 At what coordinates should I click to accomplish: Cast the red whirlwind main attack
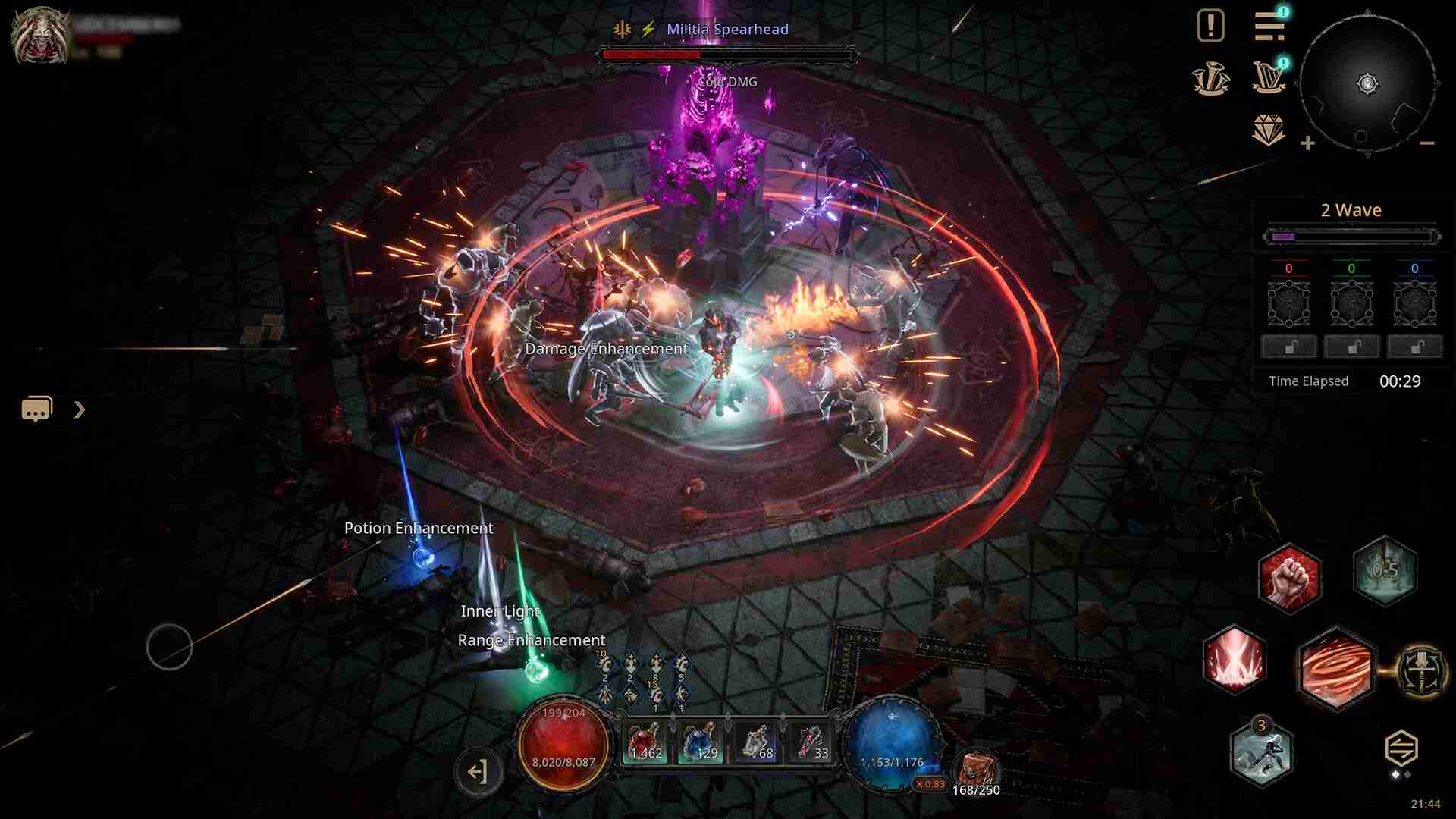point(1335,669)
